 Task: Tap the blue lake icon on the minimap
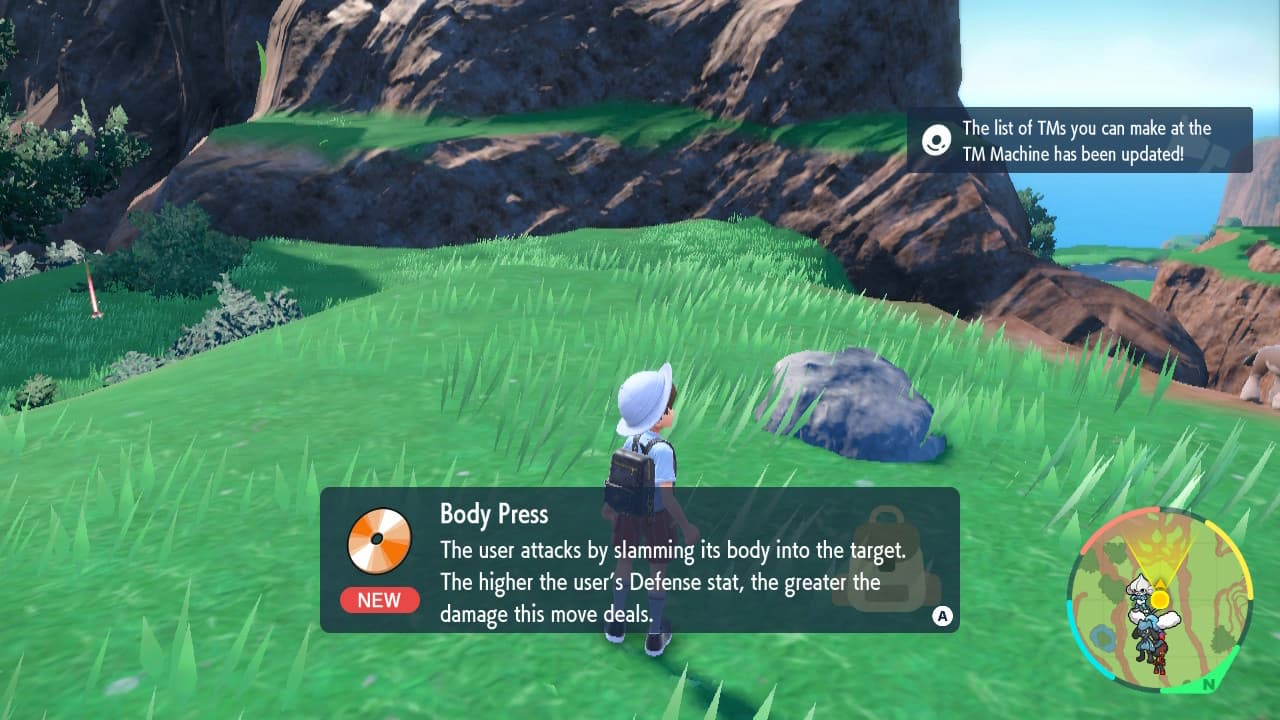tap(1102, 634)
